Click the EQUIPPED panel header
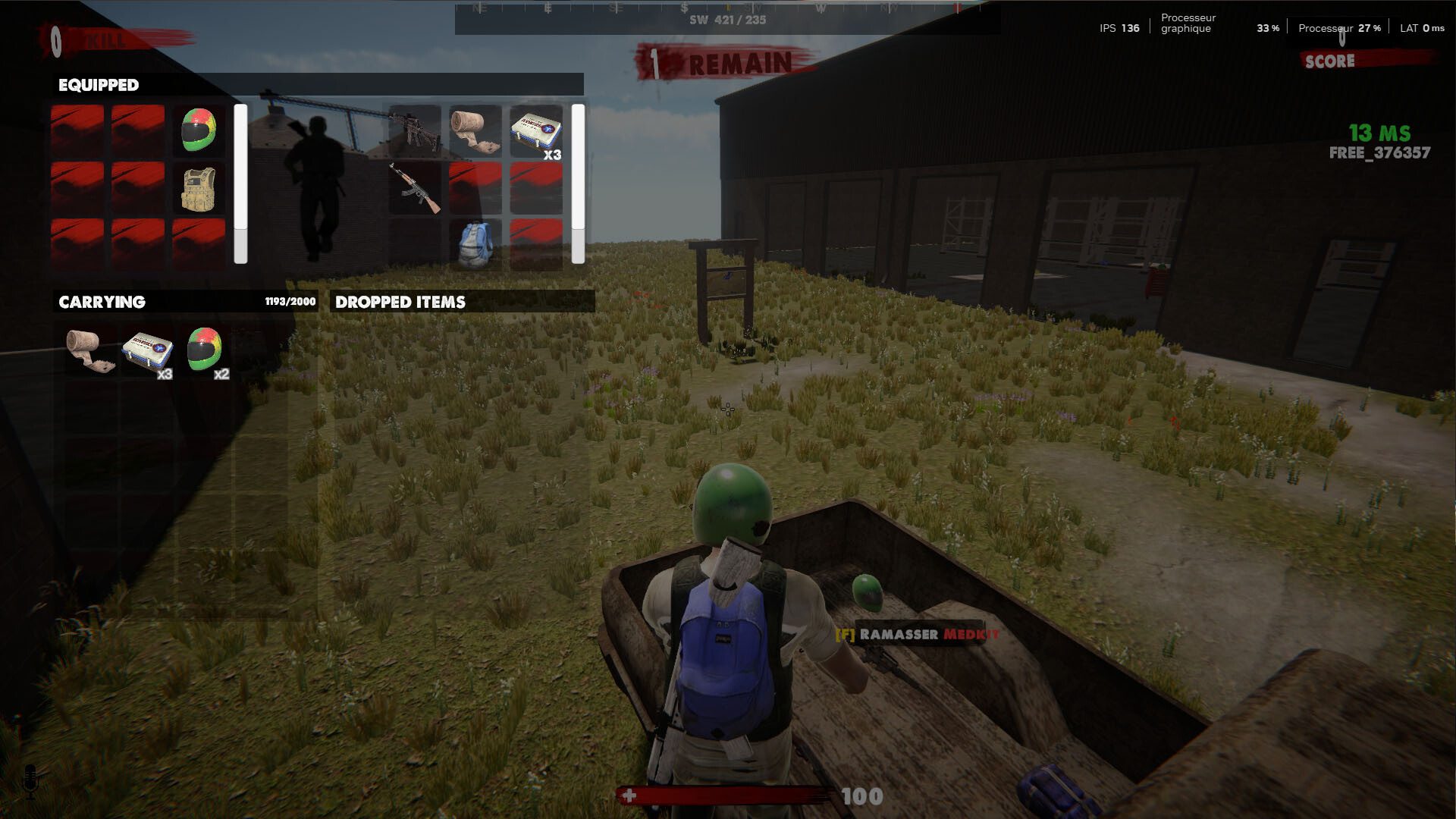1456x819 pixels. point(99,86)
